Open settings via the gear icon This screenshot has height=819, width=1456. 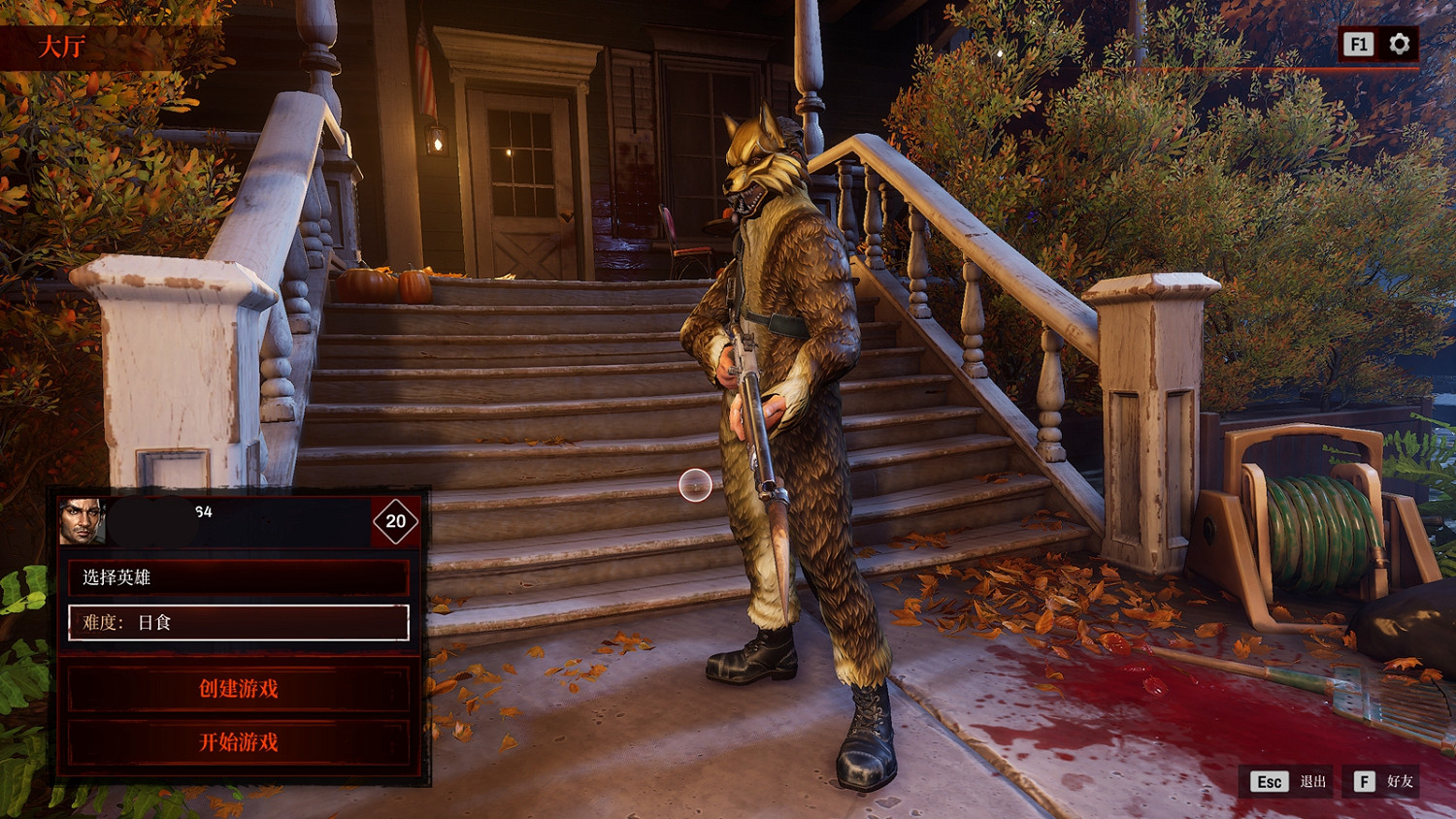[1399, 44]
